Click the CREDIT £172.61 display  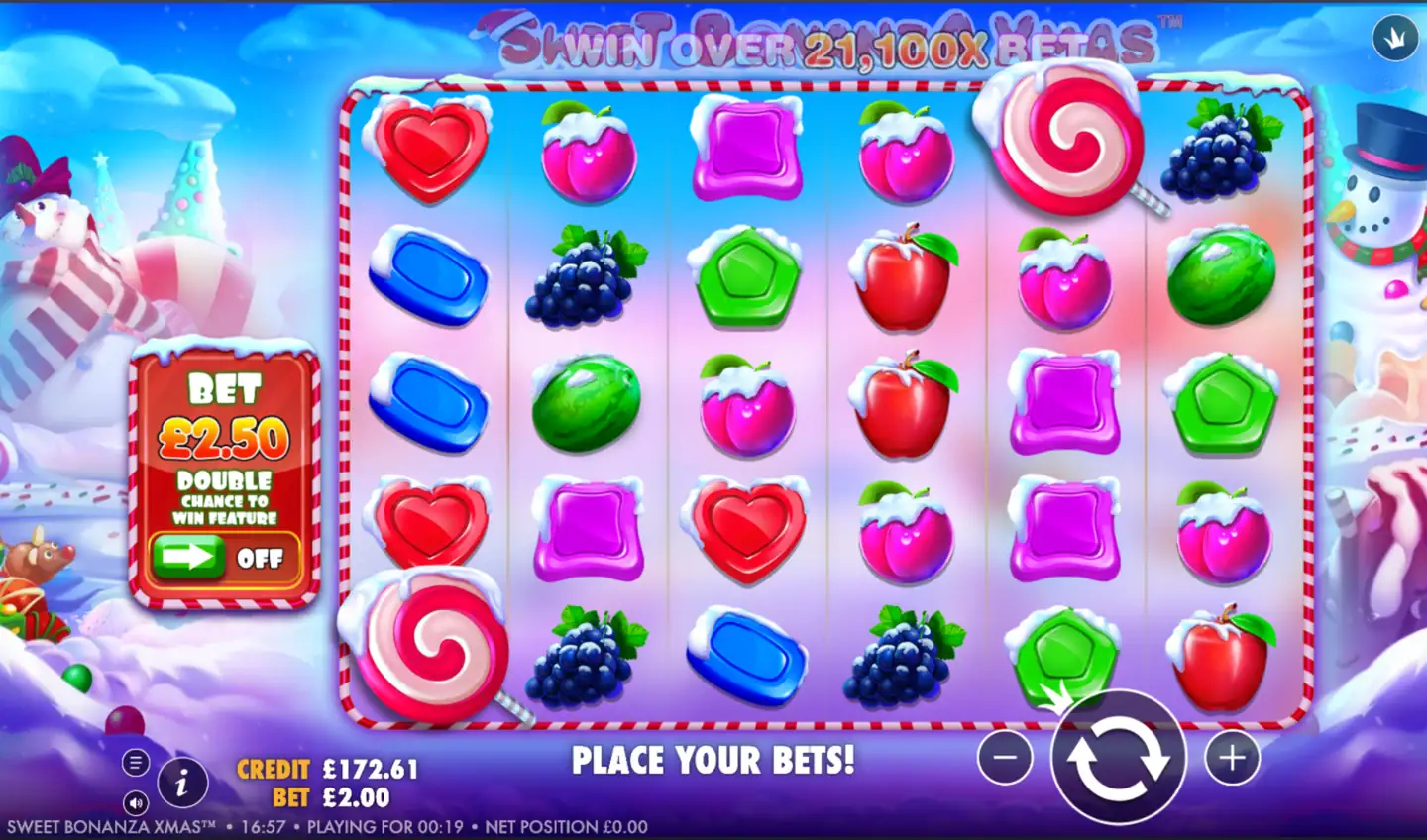tap(327, 767)
